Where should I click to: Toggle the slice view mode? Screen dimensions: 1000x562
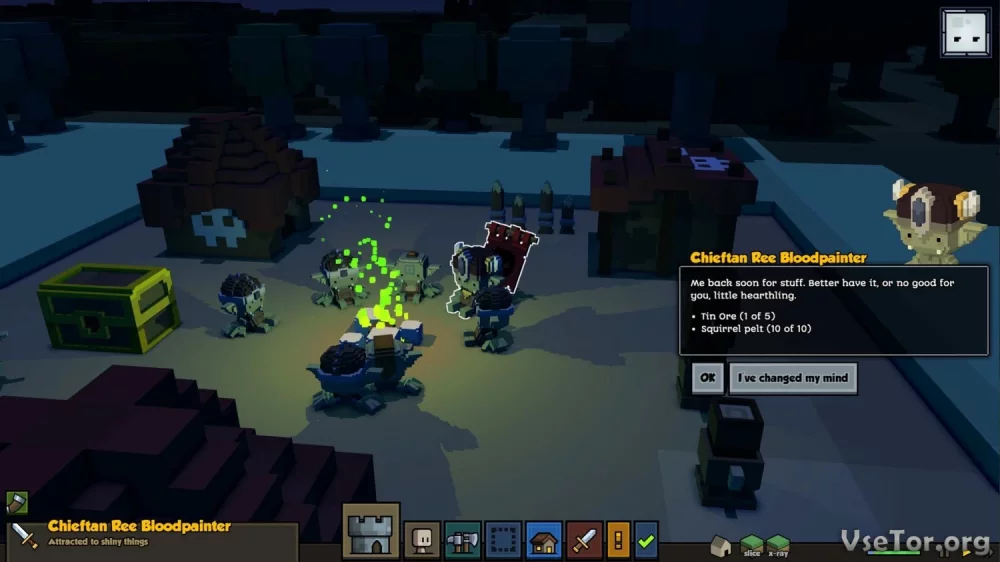[x=752, y=545]
